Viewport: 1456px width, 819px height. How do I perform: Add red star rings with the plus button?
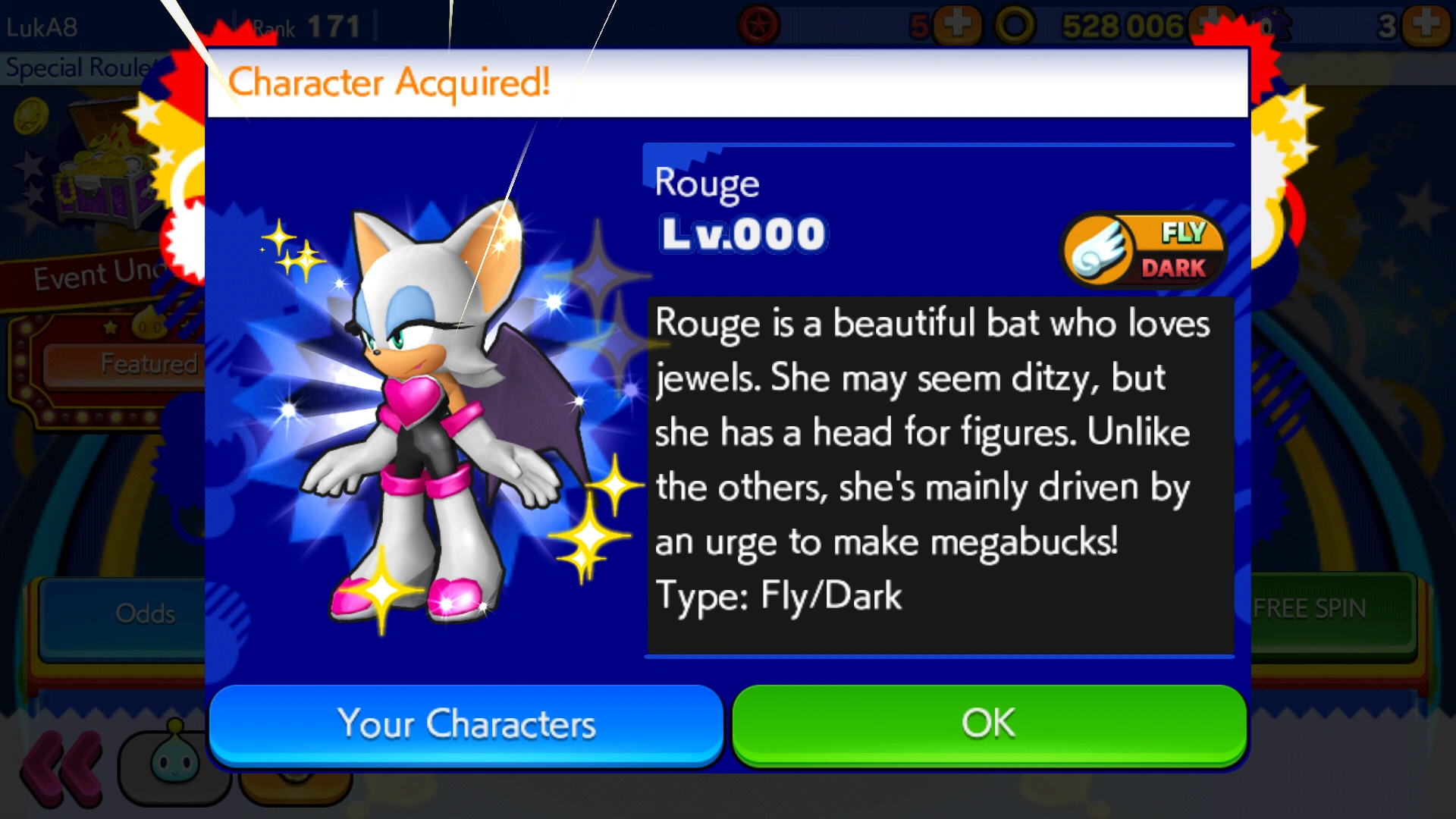957,26
